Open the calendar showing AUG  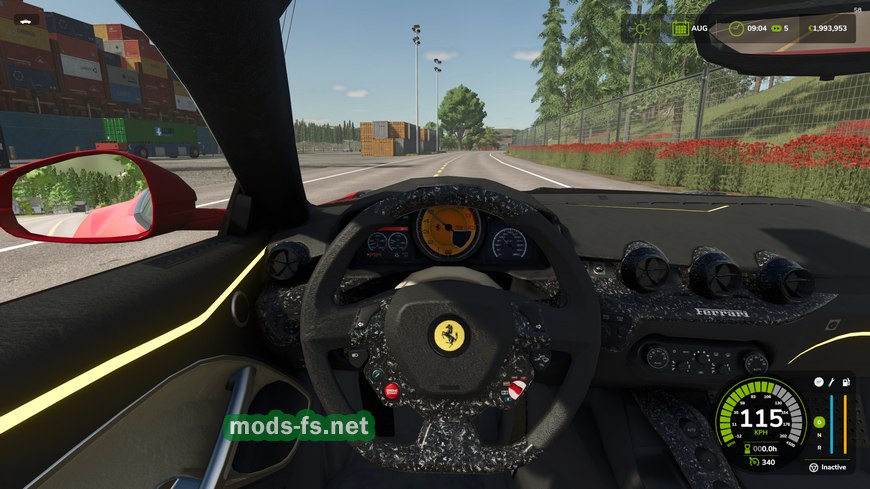(681, 28)
